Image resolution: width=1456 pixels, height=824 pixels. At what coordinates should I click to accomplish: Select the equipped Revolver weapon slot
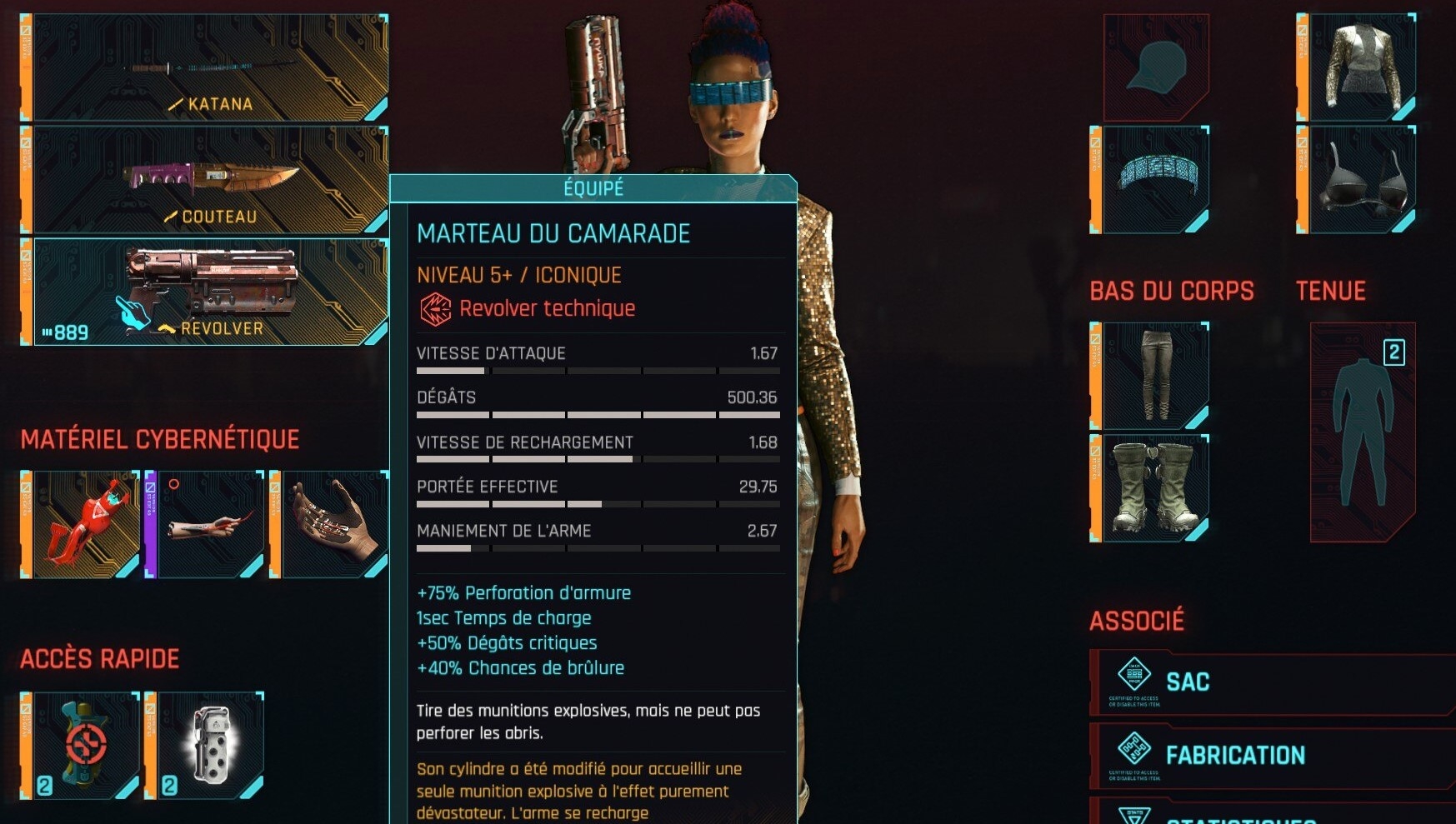pos(208,292)
